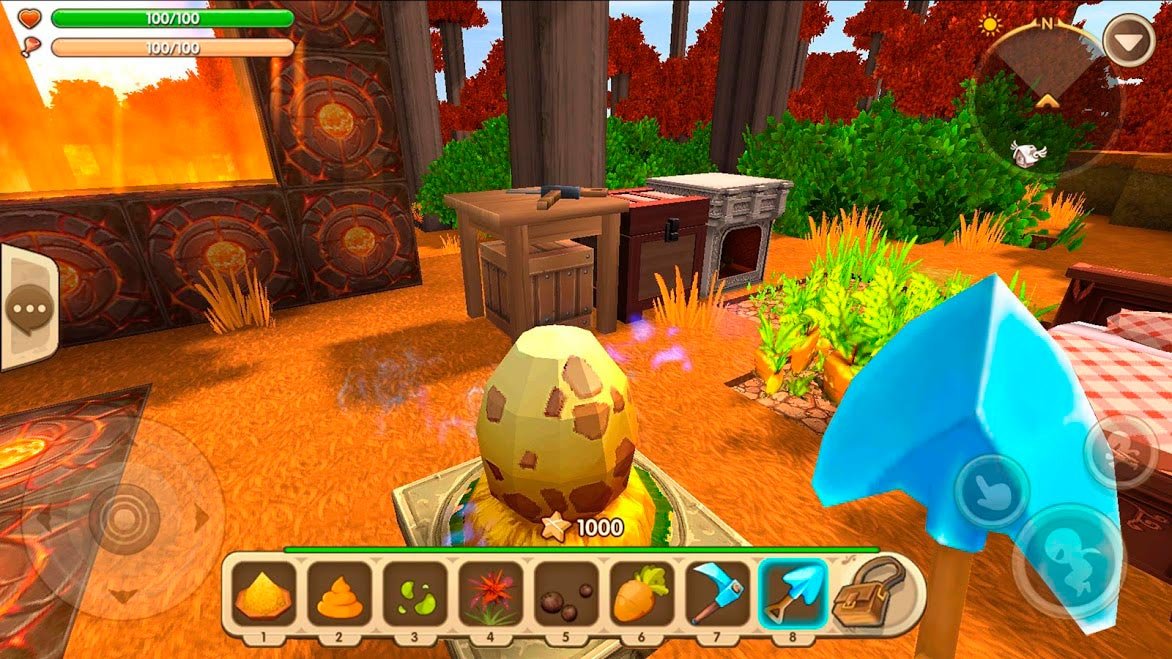Tap the virtual movement joystick

[x=124, y=519]
